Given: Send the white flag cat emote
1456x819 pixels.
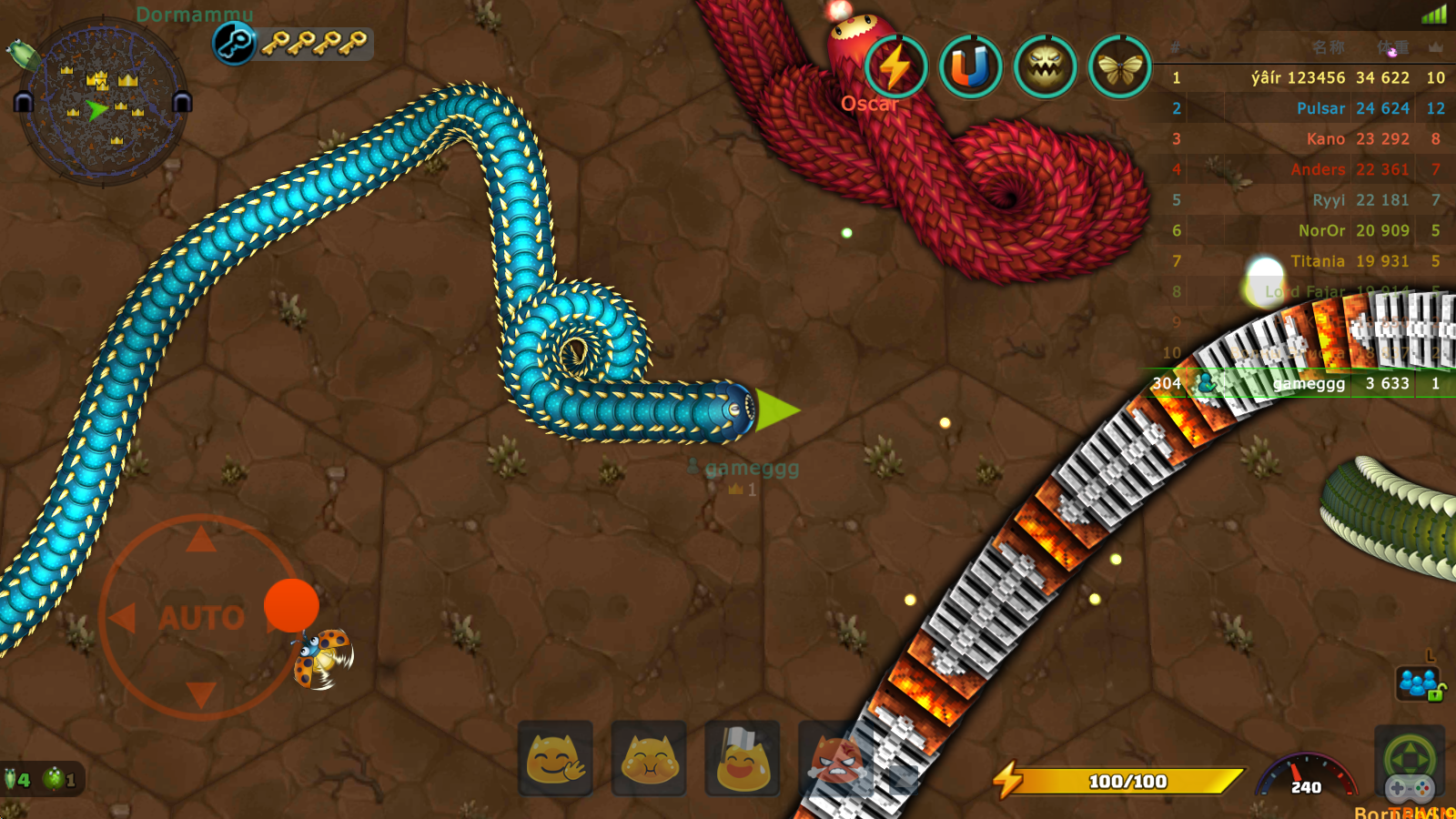Looking at the screenshot, I should pyautogui.click(x=743, y=759).
